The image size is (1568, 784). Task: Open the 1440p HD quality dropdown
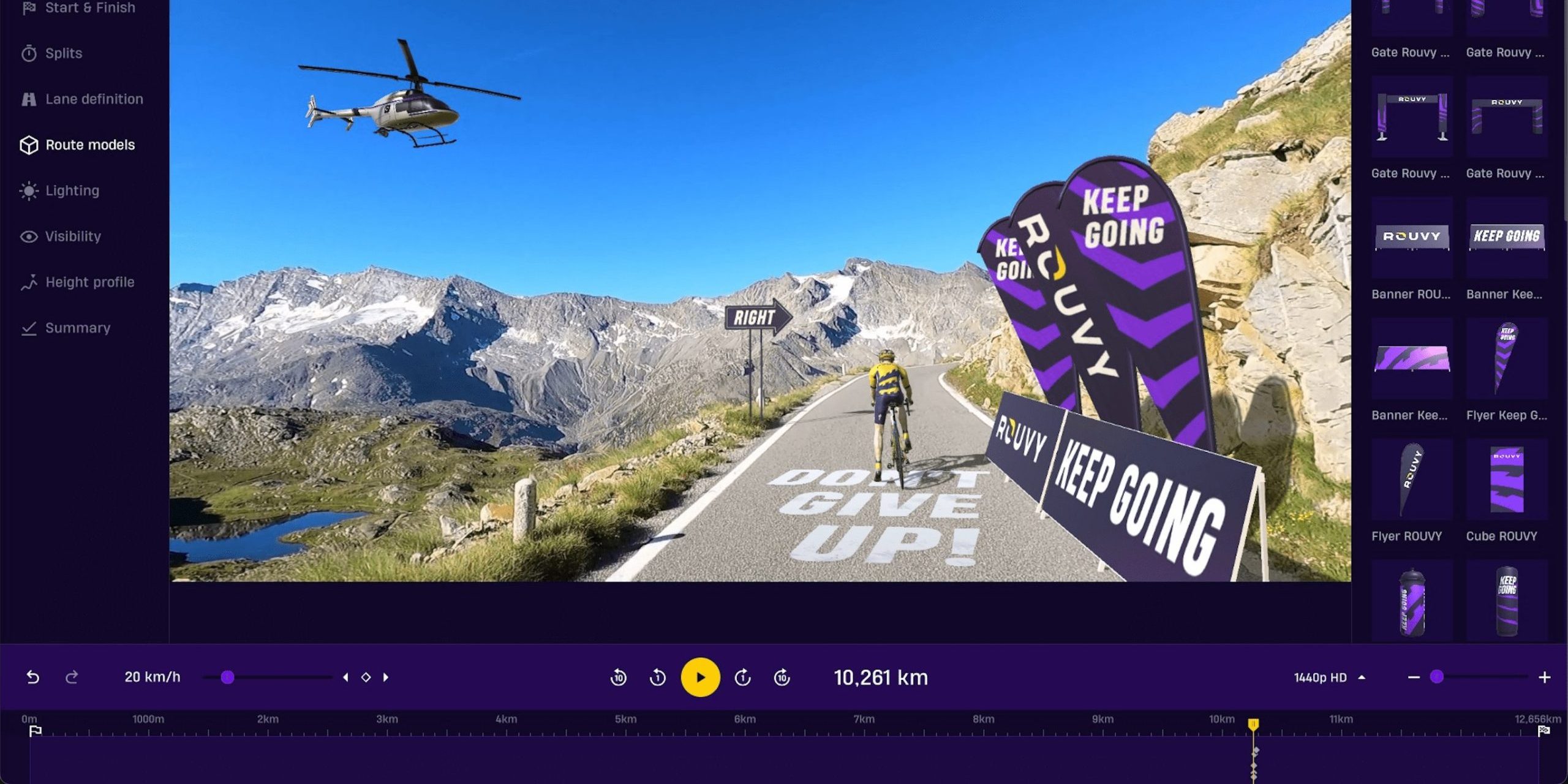click(x=1328, y=677)
